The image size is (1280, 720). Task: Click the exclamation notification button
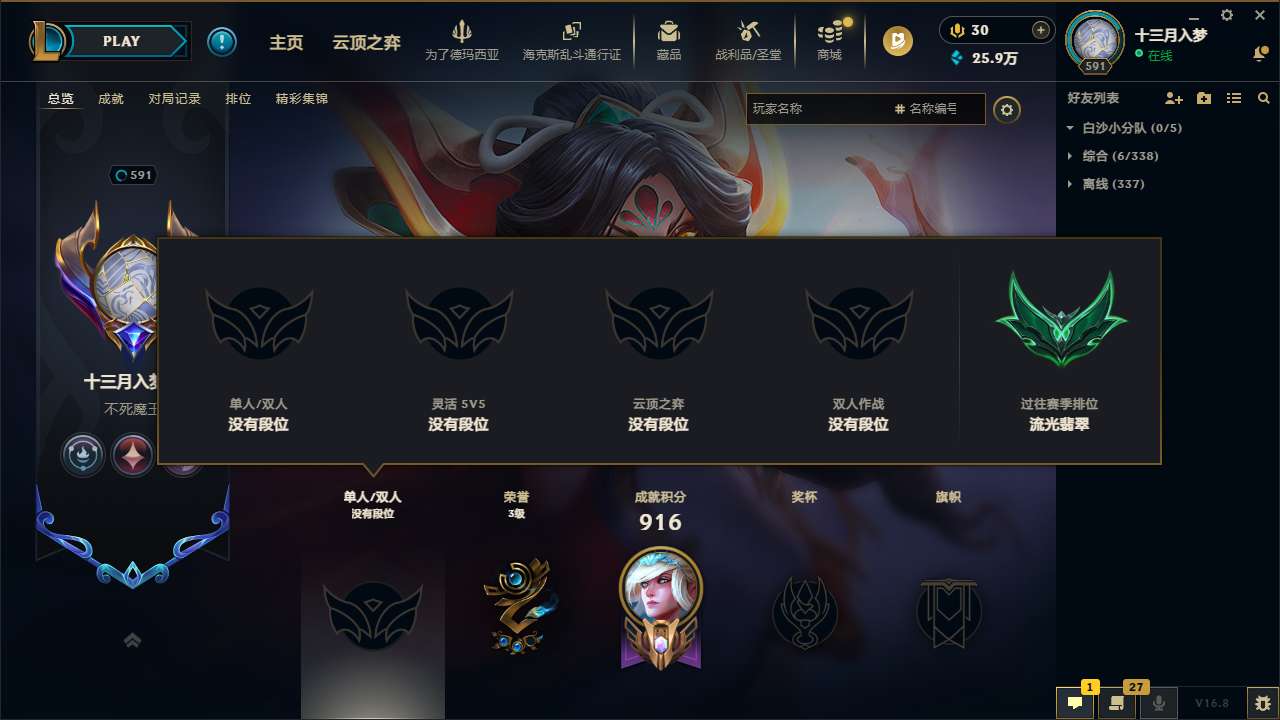(222, 41)
